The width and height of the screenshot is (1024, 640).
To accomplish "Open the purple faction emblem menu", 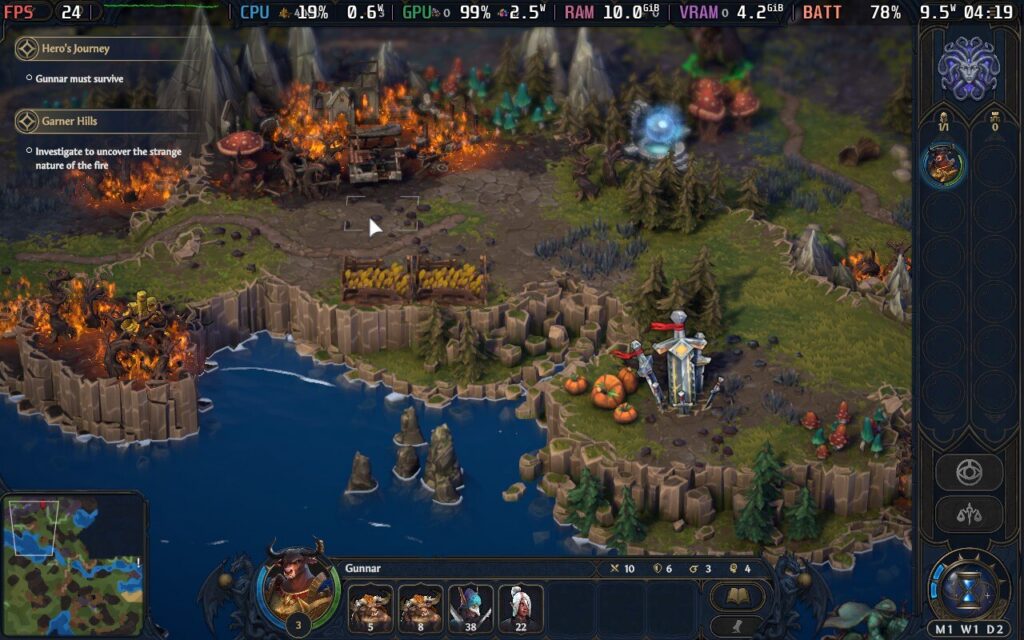I will point(968,69).
